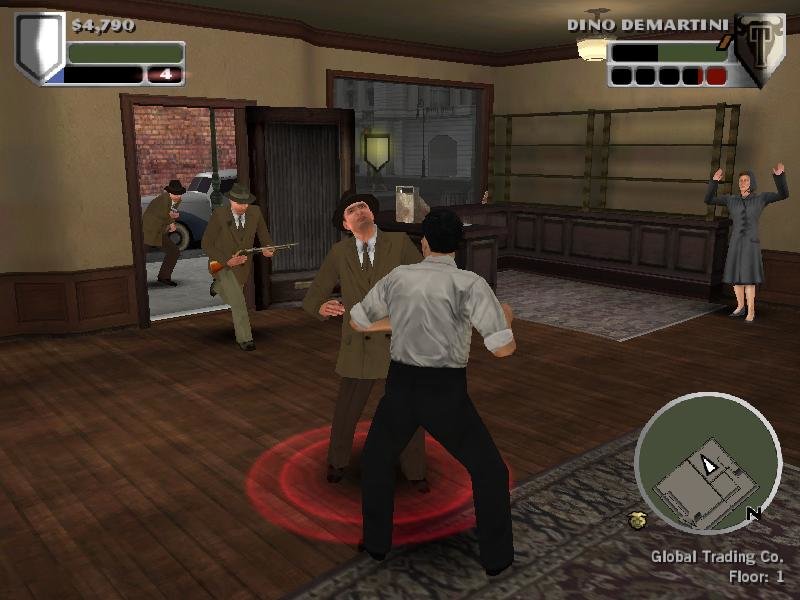Select the player shield emblem icon
This screenshot has height=600, width=800.
tap(39, 45)
